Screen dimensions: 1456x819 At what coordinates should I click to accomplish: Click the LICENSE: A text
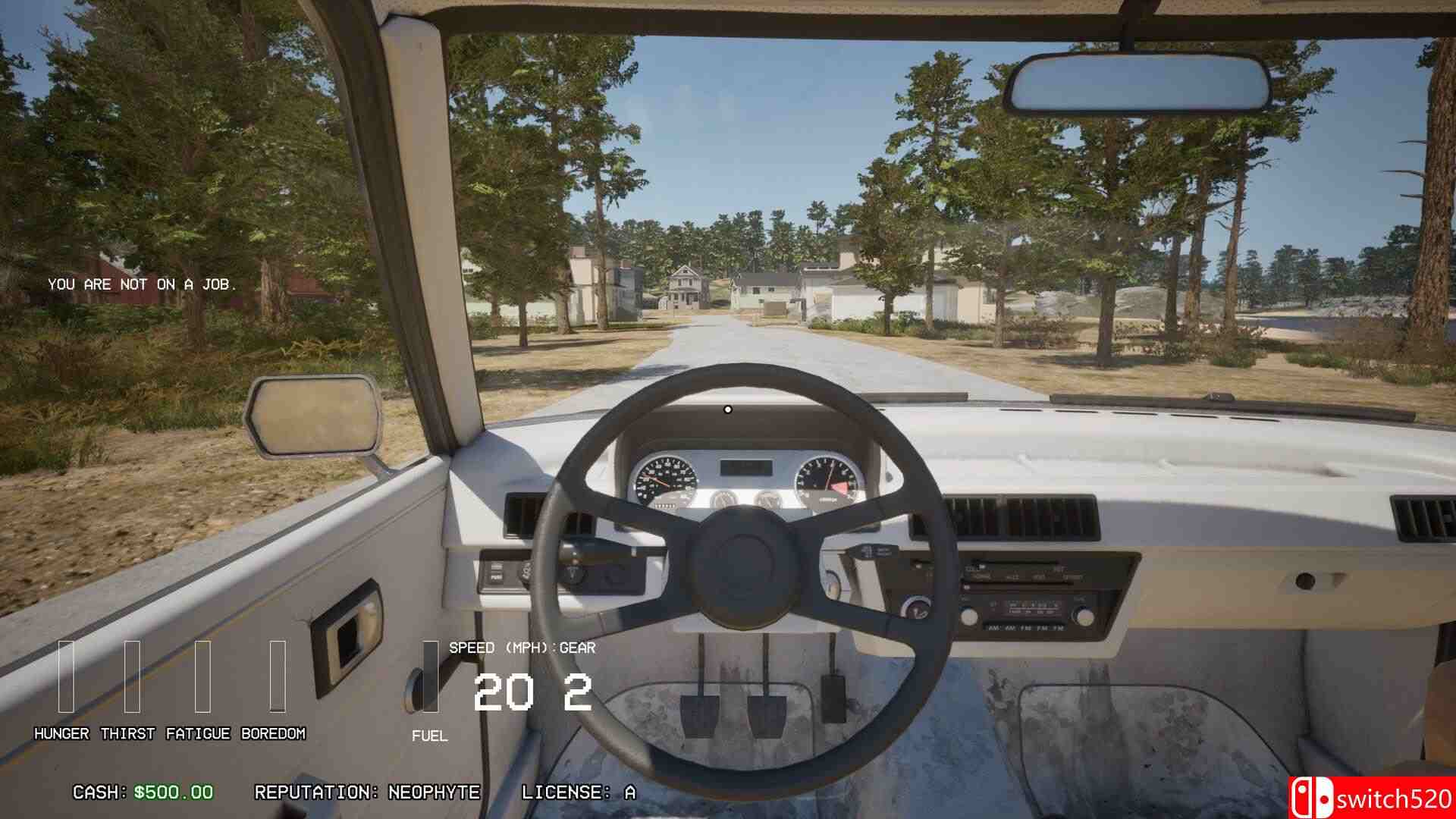(579, 795)
